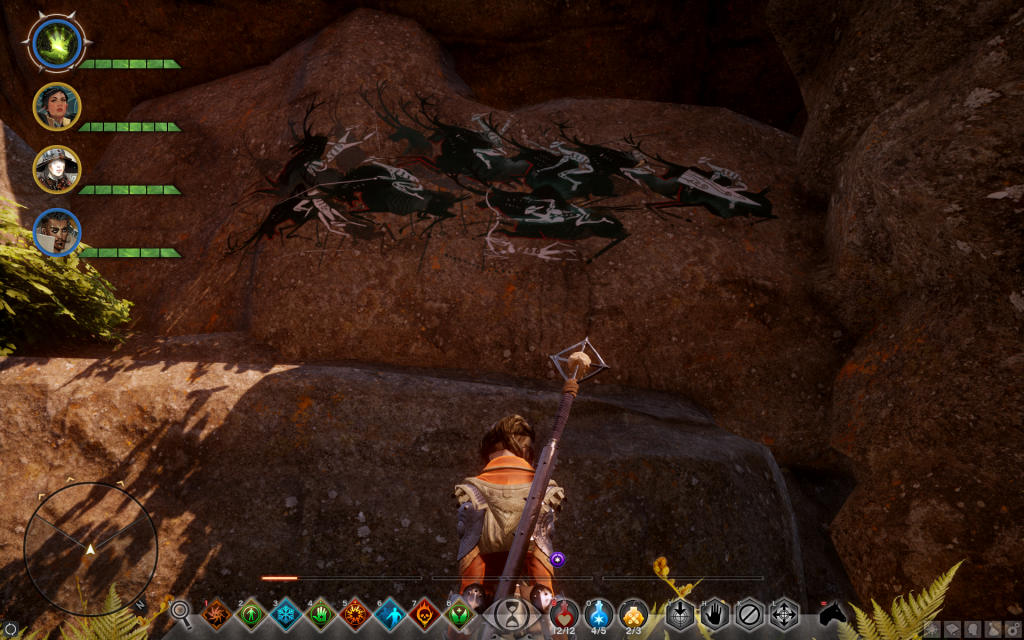Issue the open hand hold command
This screenshot has height=640, width=1024.
click(x=714, y=614)
